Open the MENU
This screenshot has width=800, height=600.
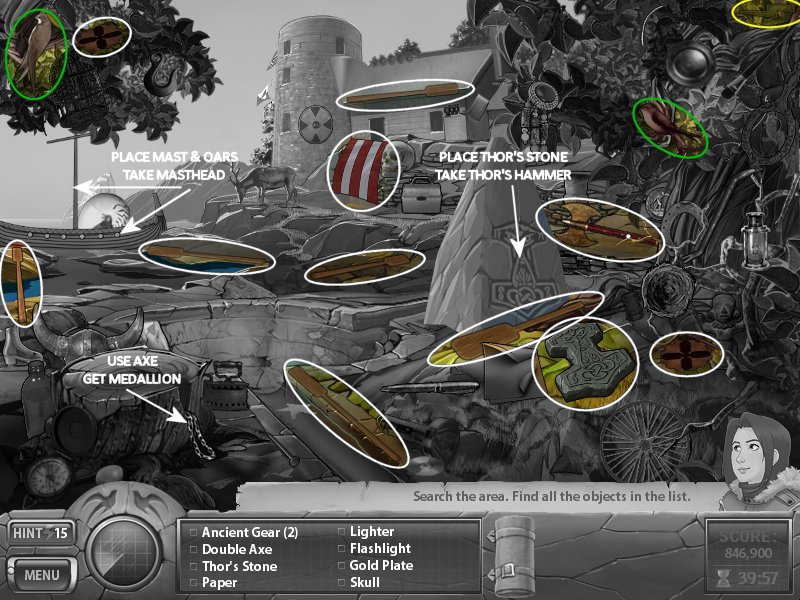click(41, 575)
